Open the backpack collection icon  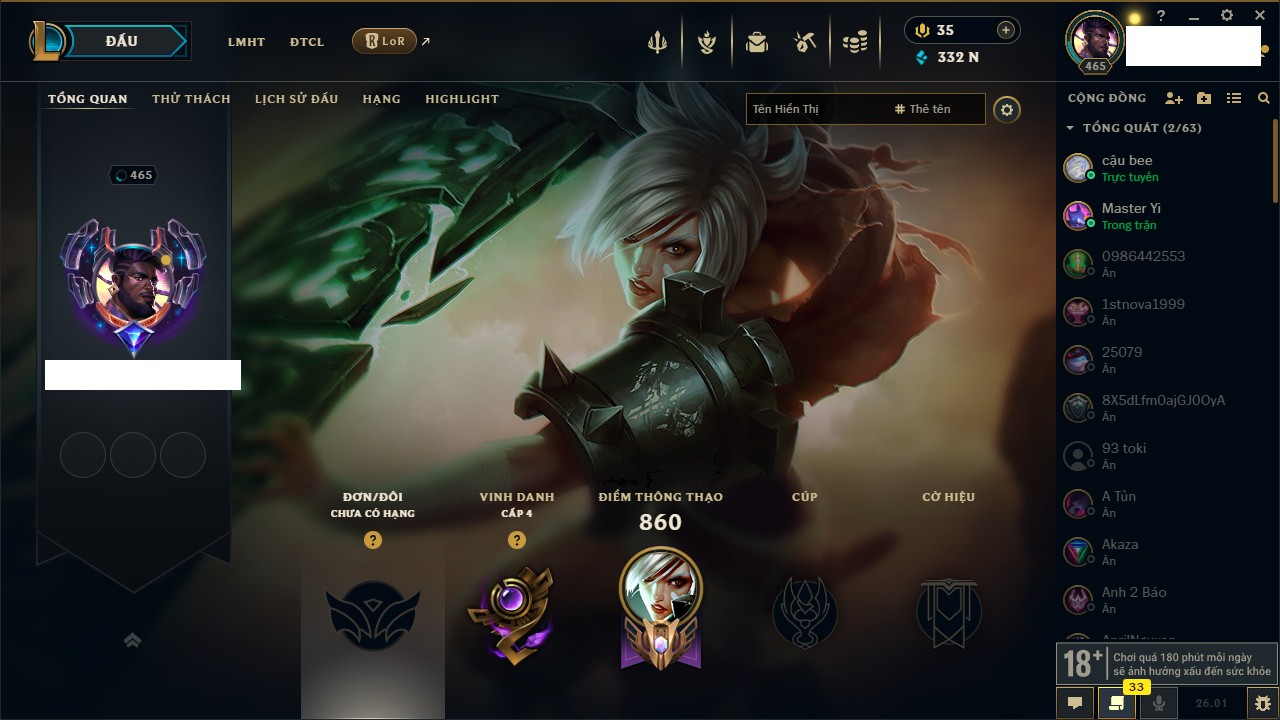pyautogui.click(x=757, y=42)
